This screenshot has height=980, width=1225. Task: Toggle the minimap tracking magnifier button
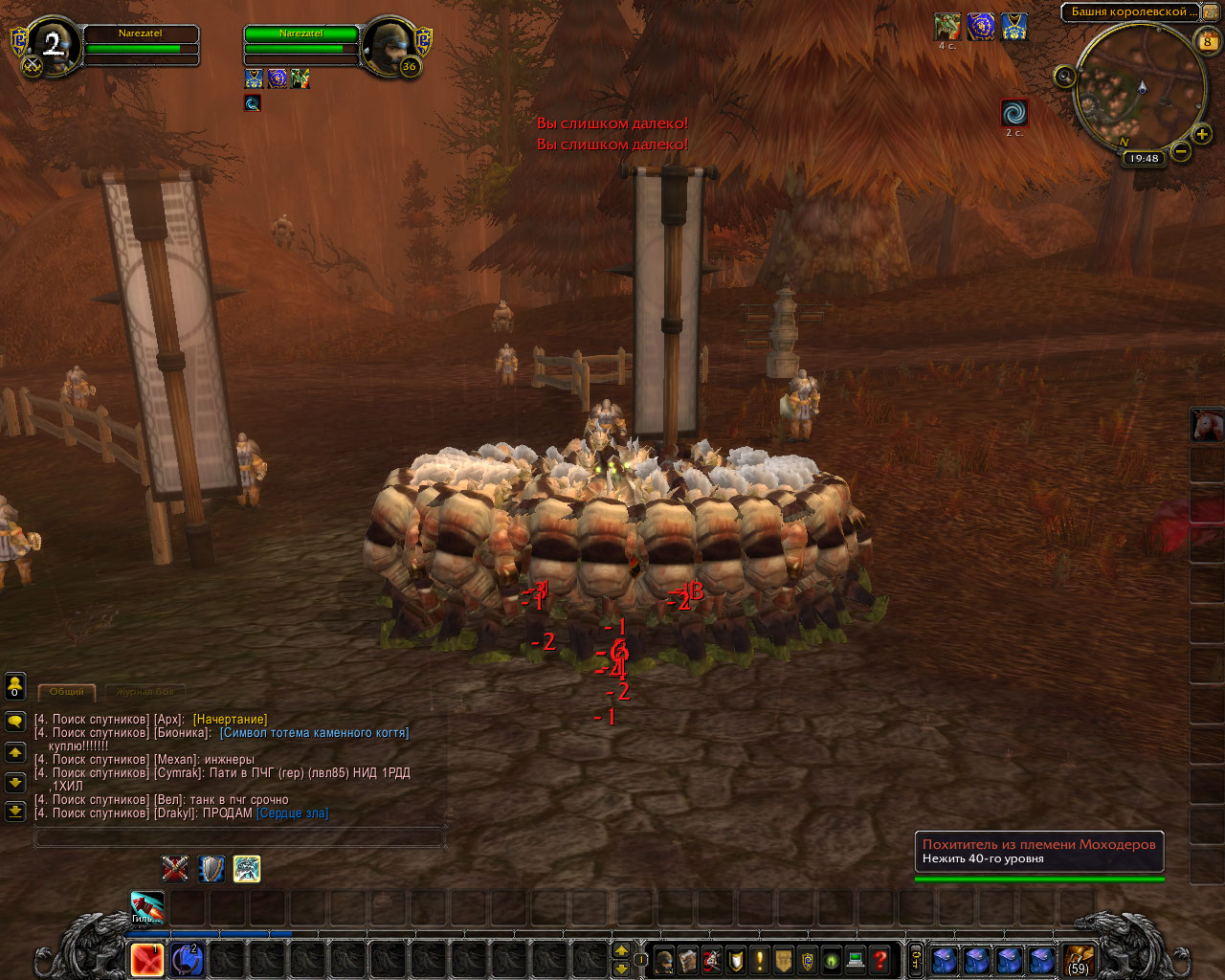click(x=1065, y=78)
